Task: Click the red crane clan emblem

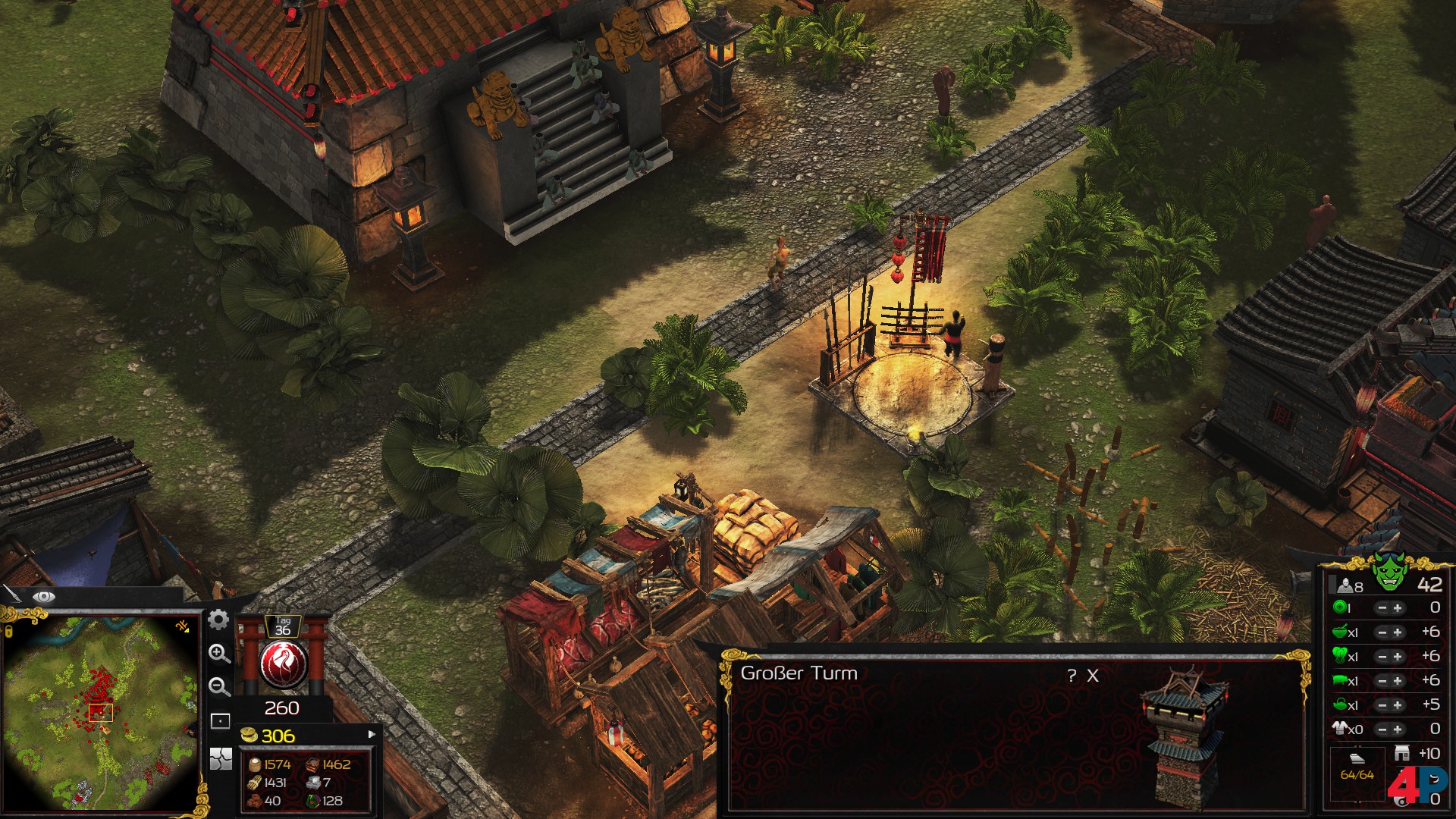Action: click(x=283, y=663)
